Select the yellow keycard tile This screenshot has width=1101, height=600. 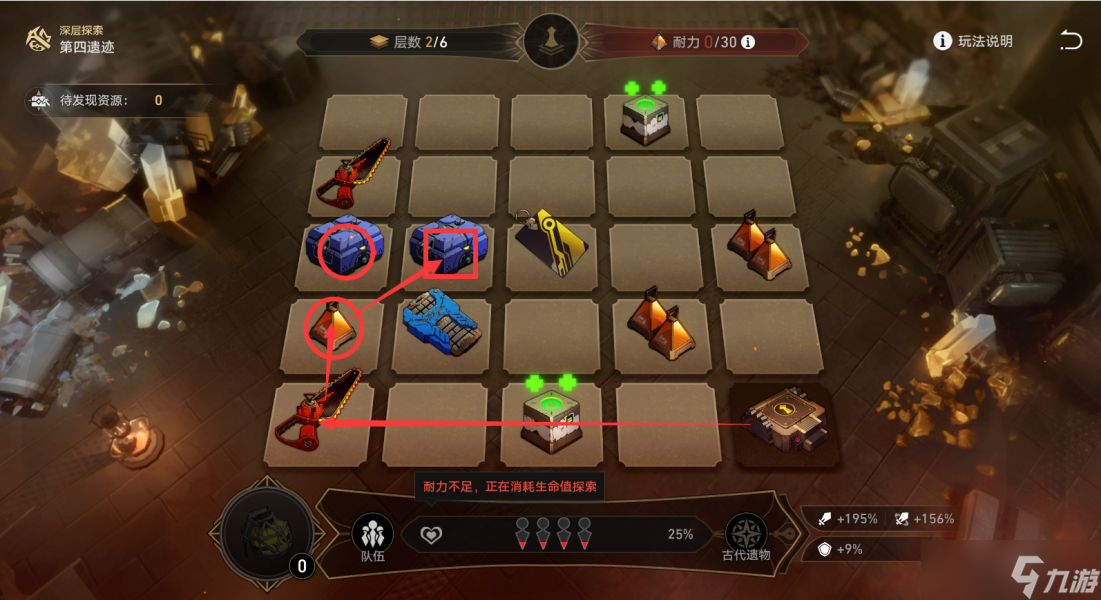tap(552, 244)
